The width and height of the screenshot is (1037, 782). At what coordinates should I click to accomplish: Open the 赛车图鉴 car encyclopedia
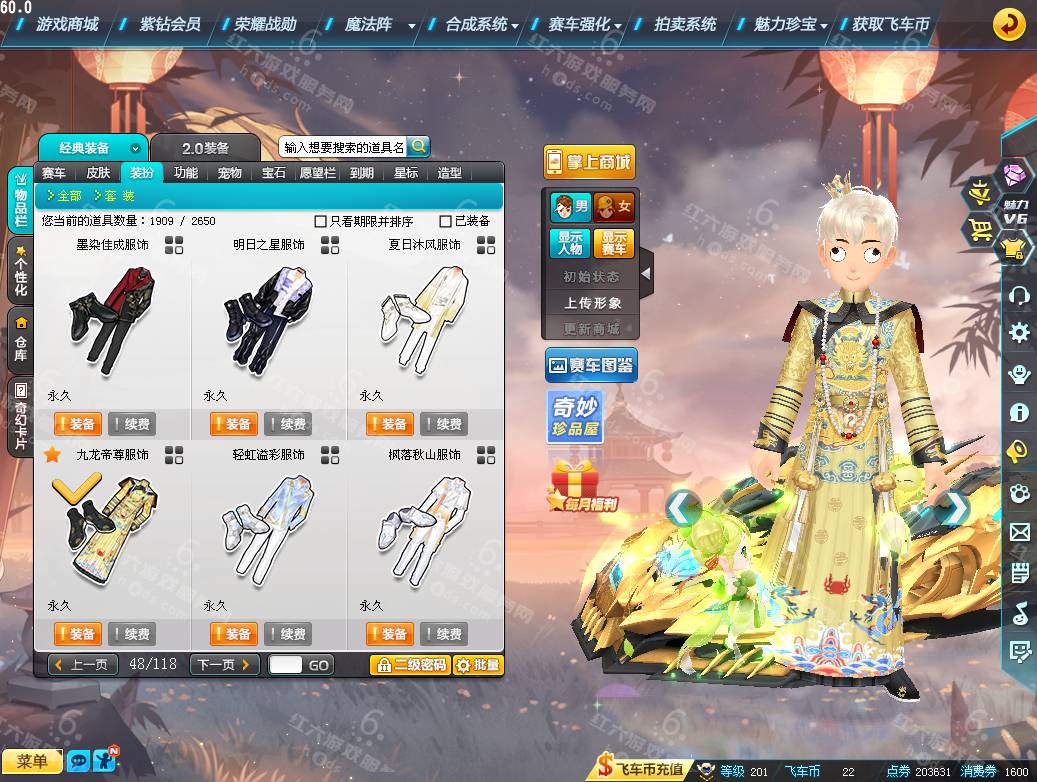click(591, 366)
